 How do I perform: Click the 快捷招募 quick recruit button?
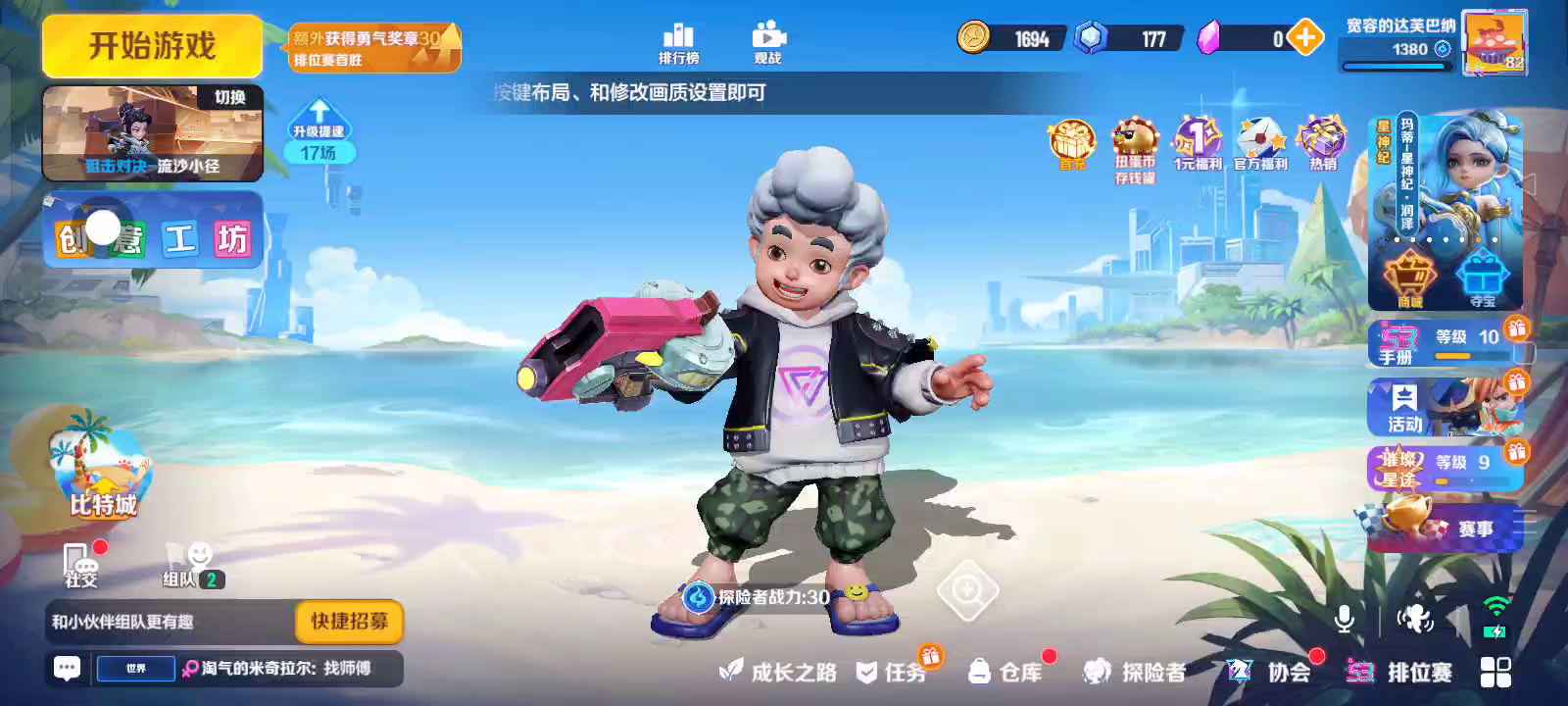click(x=349, y=621)
